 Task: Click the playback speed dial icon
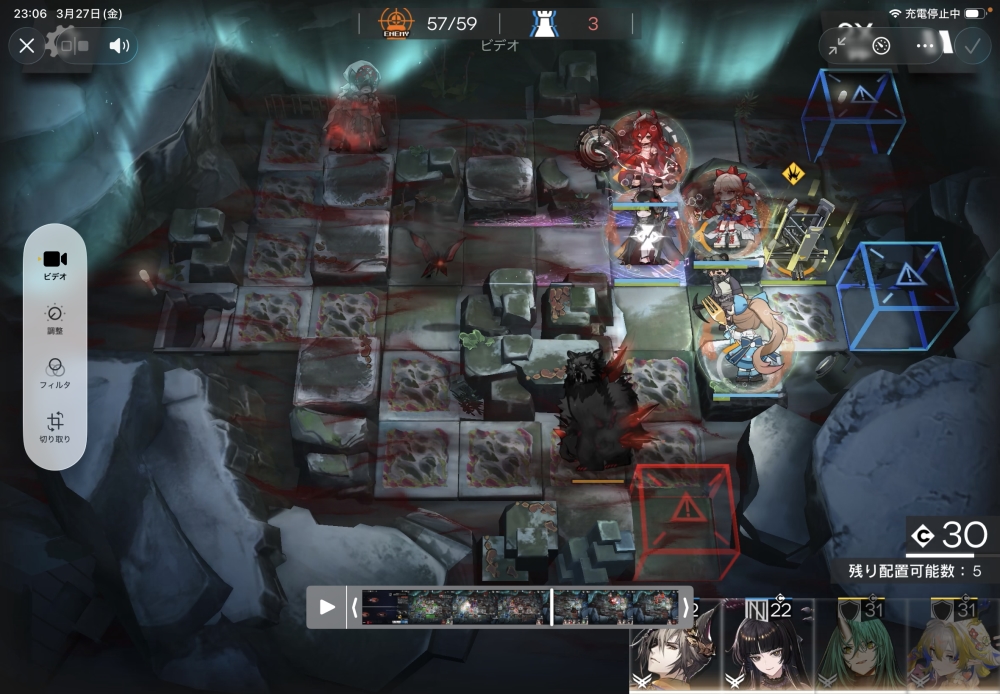(881, 46)
